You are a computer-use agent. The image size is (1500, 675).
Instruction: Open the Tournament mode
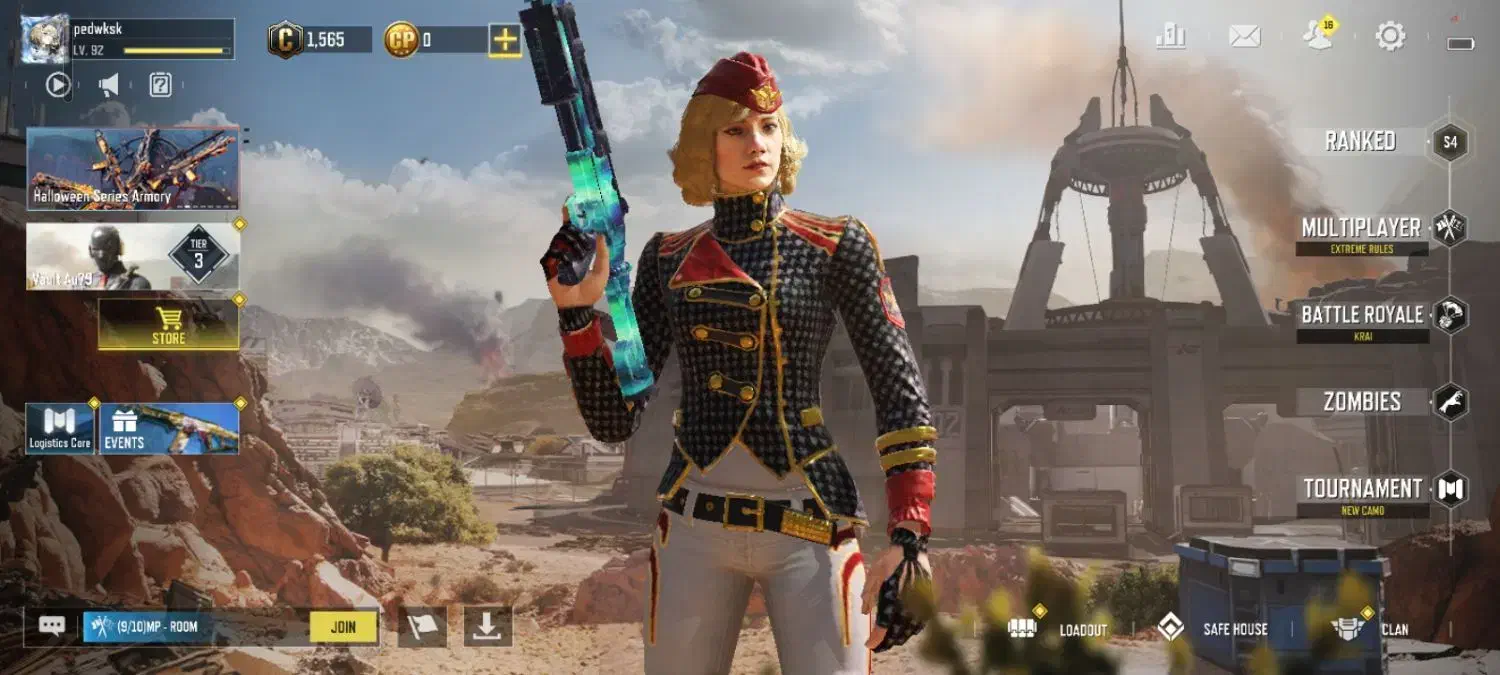tap(1362, 490)
